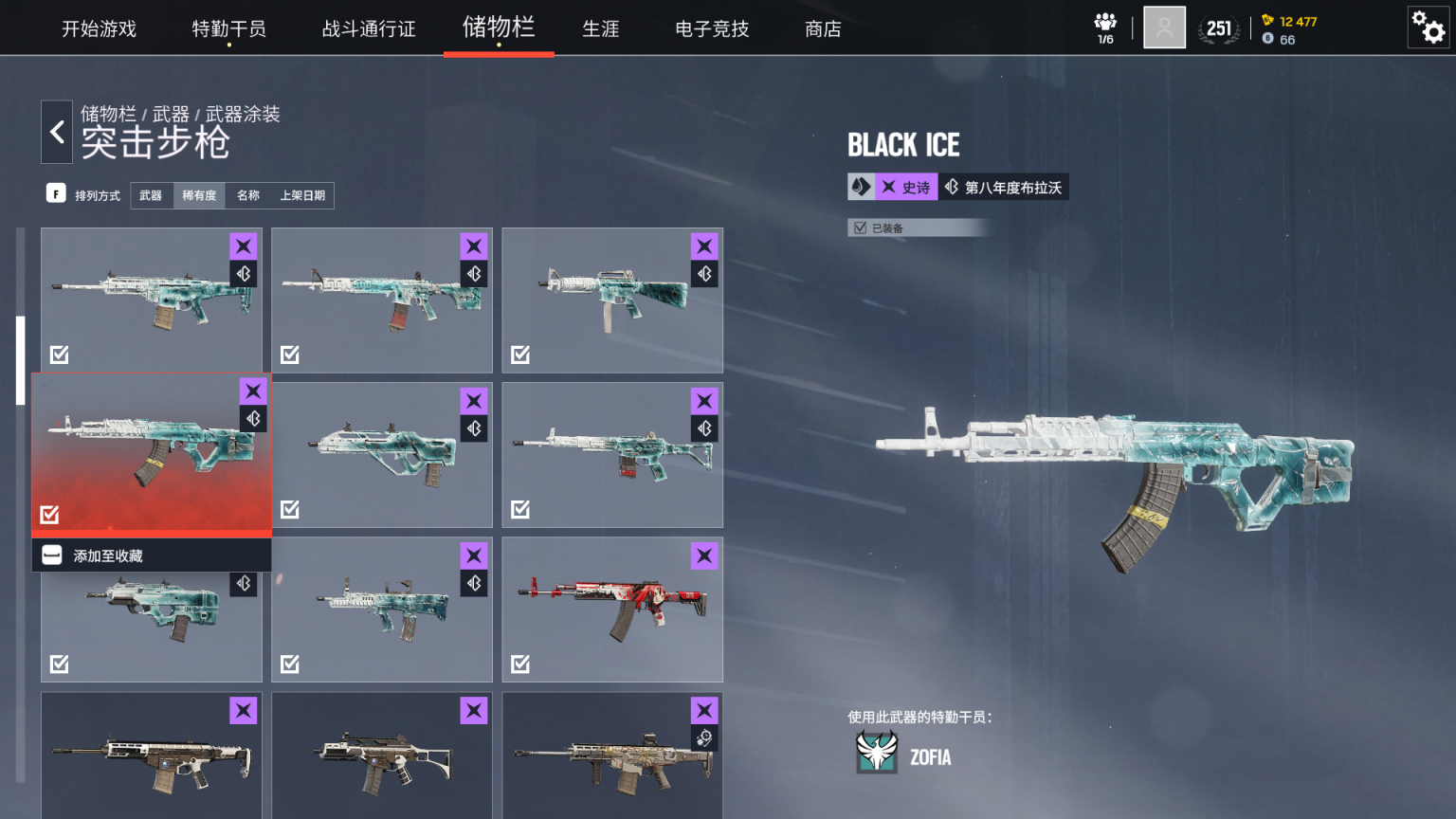Sort skins by 武器
Screen dimensions: 1456x819
151,195
